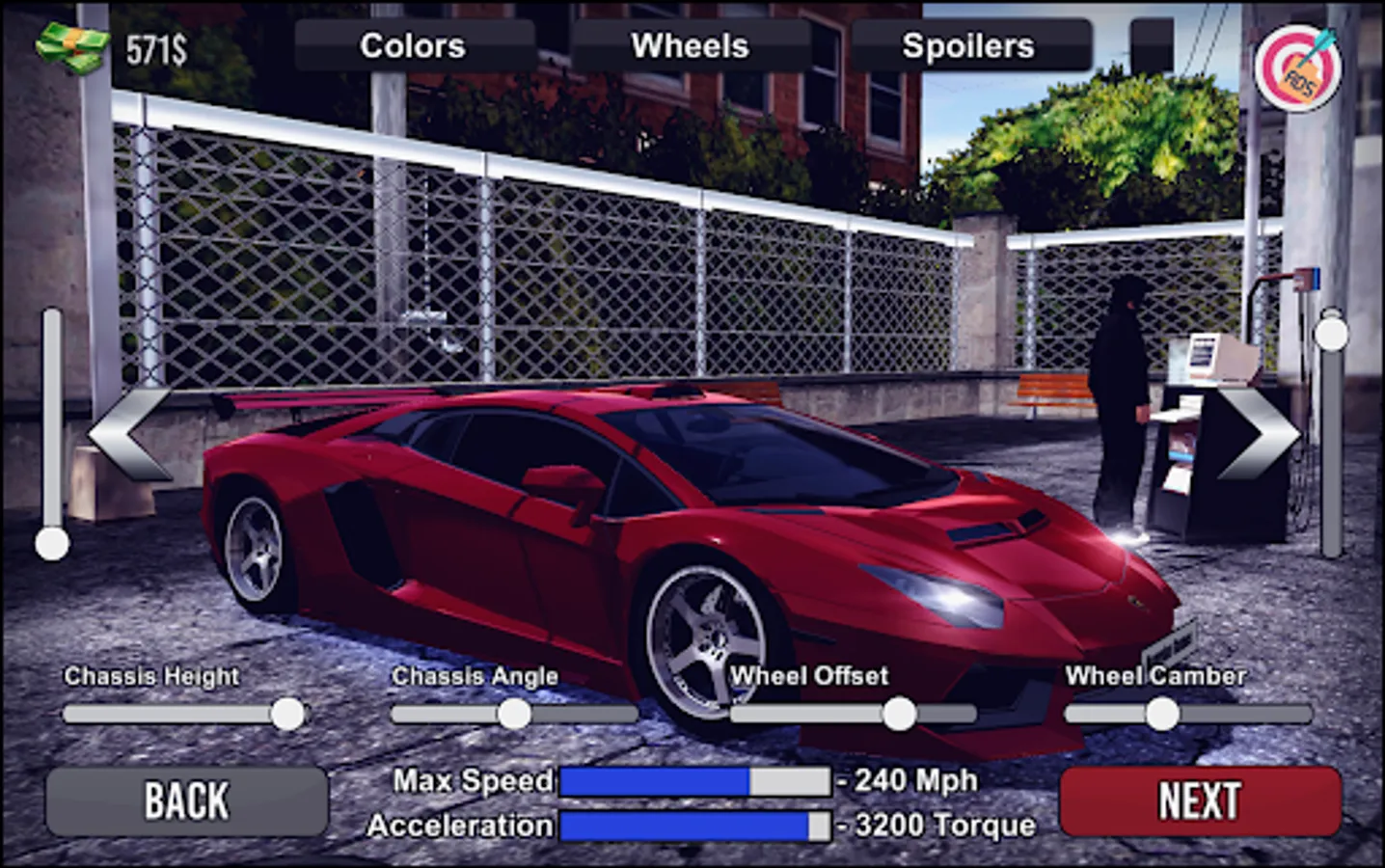Click the right vertical slider handle
Image resolution: width=1385 pixels, height=868 pixels.
pyautogui.click(x=1334, y=333)
